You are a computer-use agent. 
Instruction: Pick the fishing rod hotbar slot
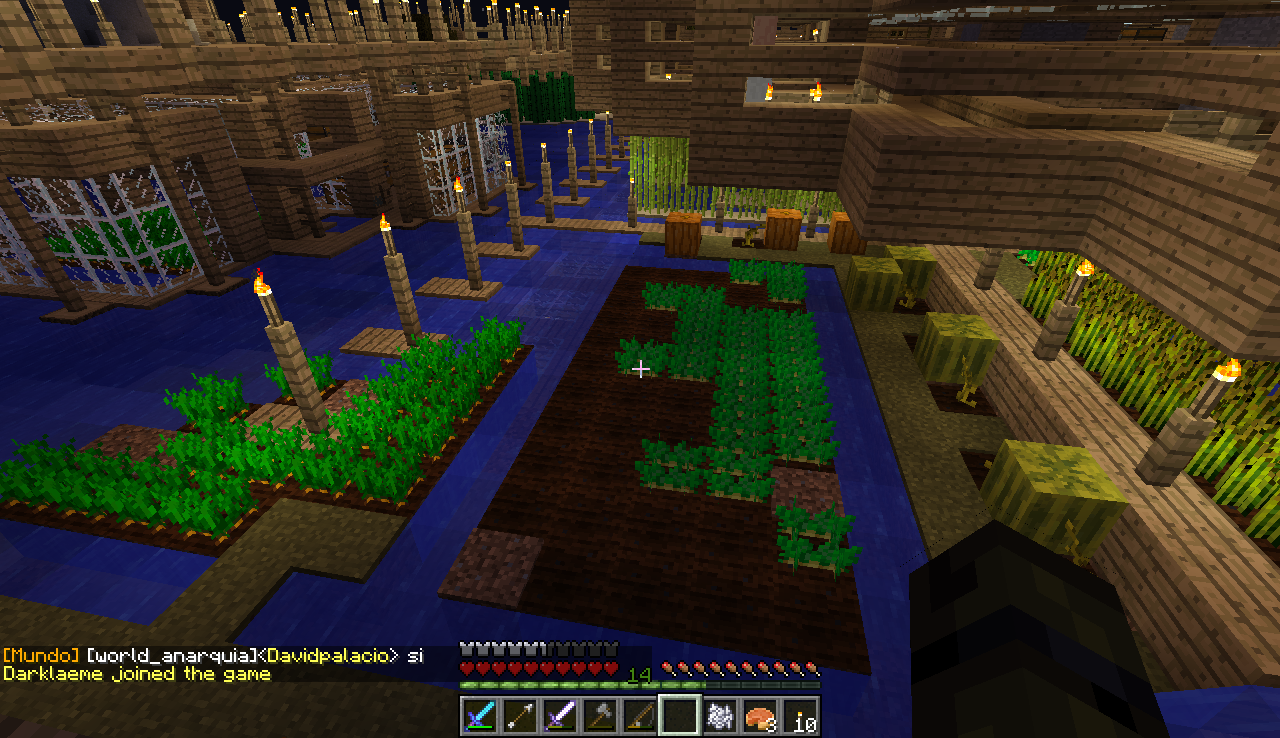coord(638,716)
